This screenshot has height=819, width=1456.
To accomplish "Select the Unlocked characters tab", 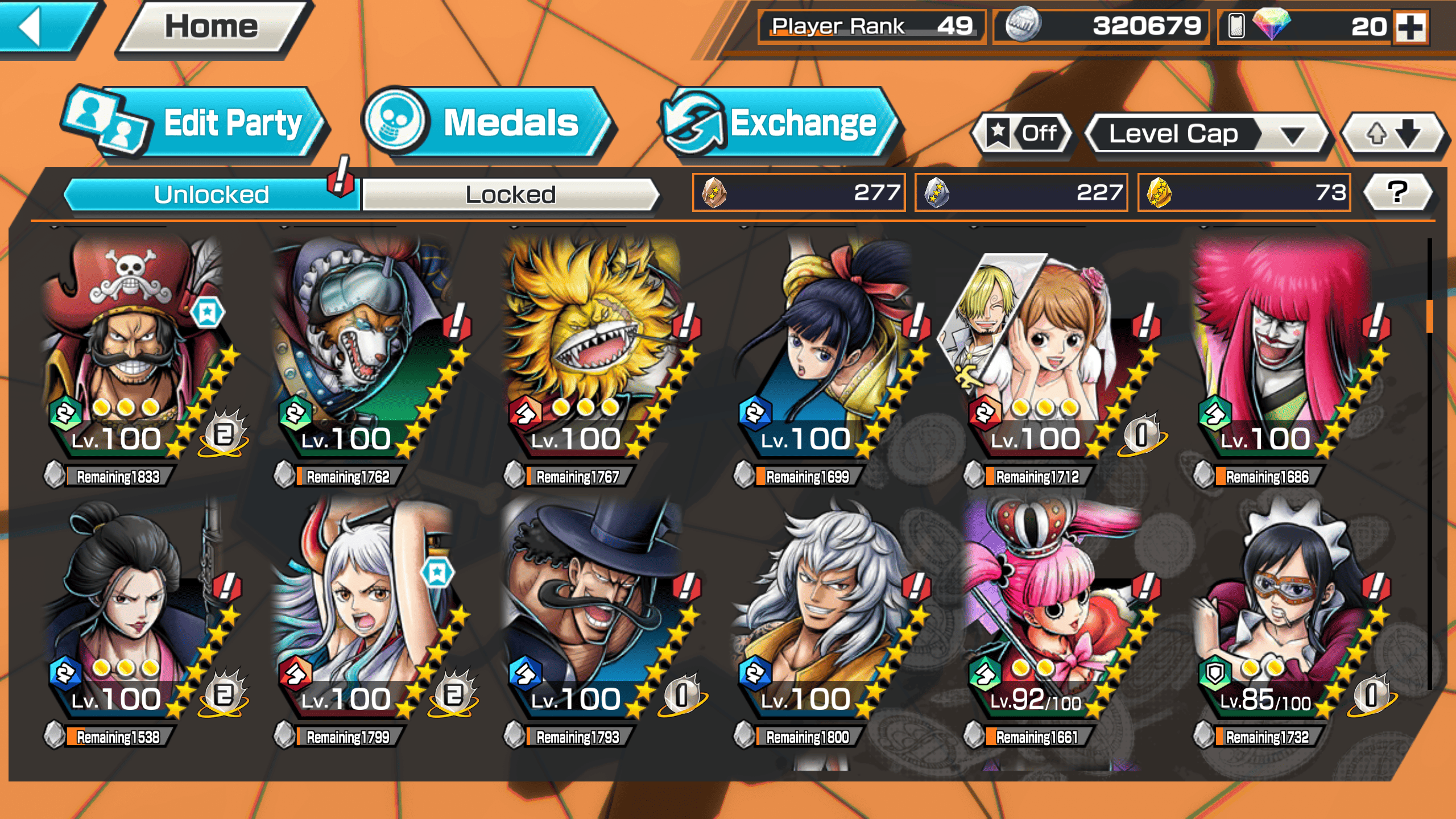I will tap(210, 195).
